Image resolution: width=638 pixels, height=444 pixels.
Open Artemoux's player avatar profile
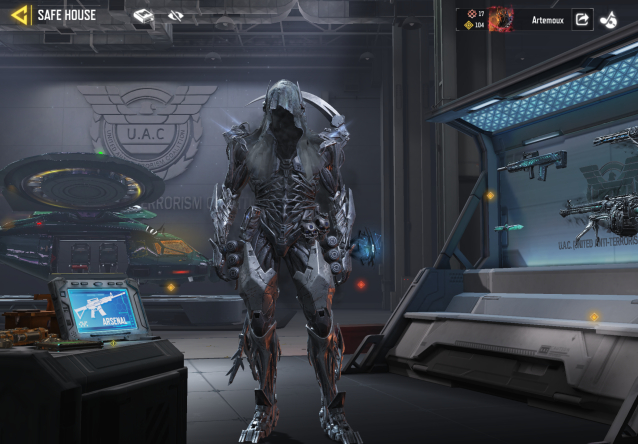tap(500, 19)
